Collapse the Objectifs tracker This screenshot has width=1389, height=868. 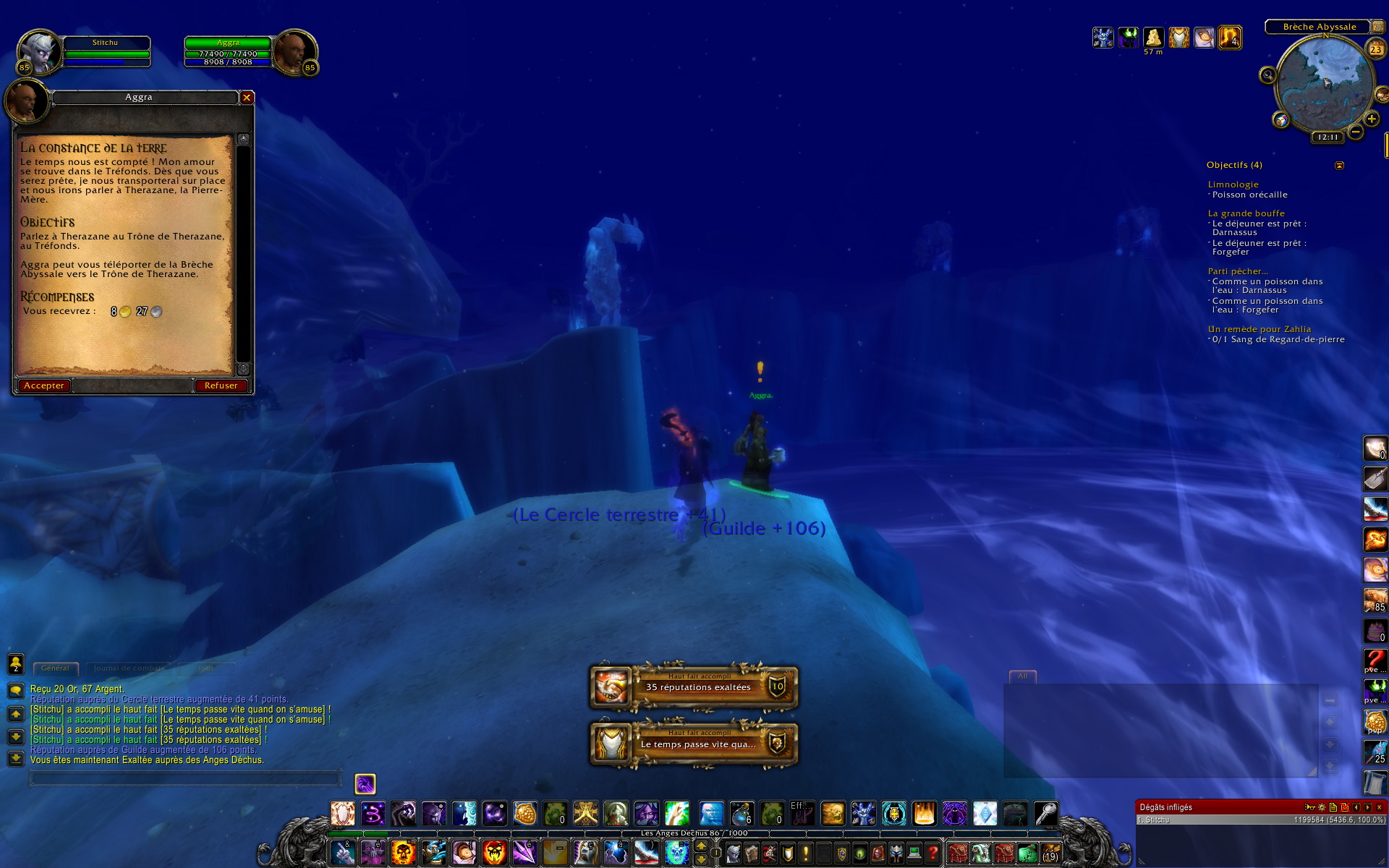pos(1339,166)
